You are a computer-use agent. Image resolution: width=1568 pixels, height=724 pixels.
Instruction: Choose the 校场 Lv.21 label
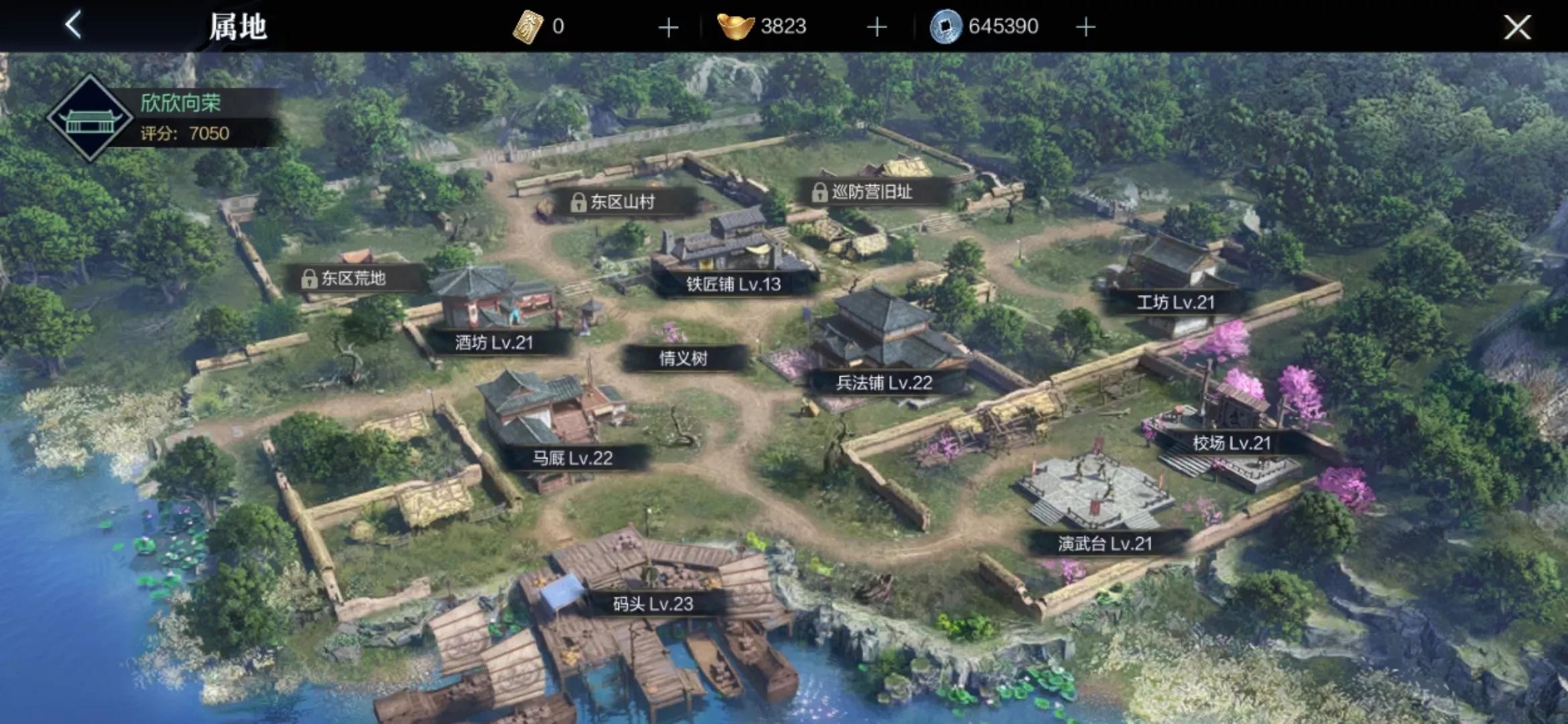pos(1232,443)
